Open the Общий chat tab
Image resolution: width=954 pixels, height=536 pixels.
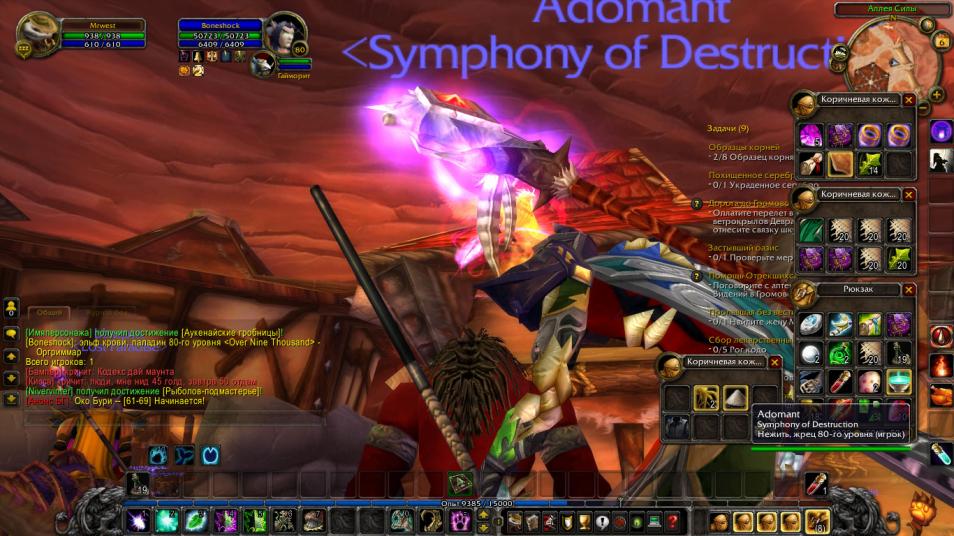tap(48, 313)
